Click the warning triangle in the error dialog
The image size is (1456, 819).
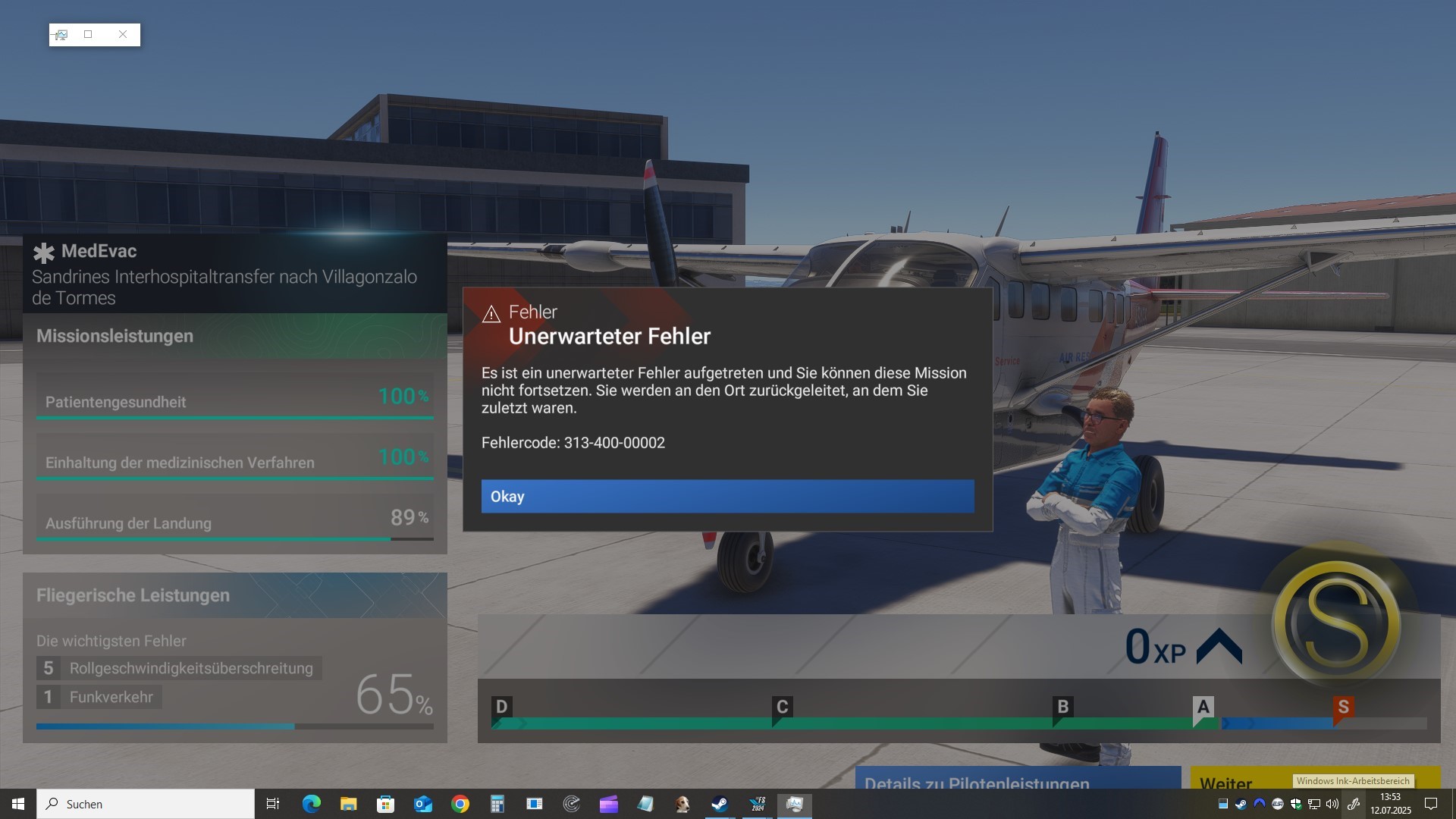[x=492, y=312]
